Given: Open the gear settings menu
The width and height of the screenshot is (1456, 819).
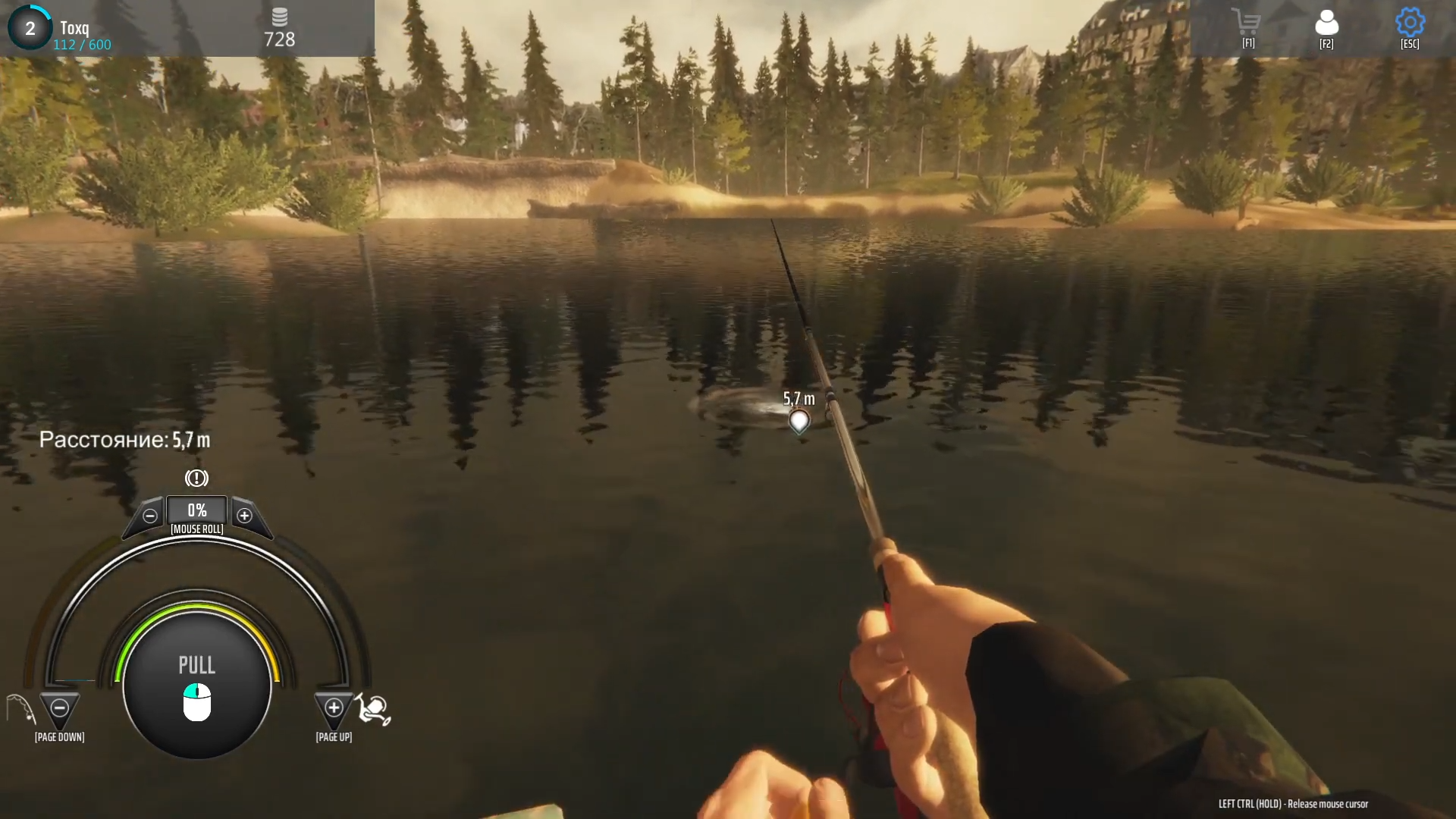Looking at the screenshot, I should coord(1410,23).
